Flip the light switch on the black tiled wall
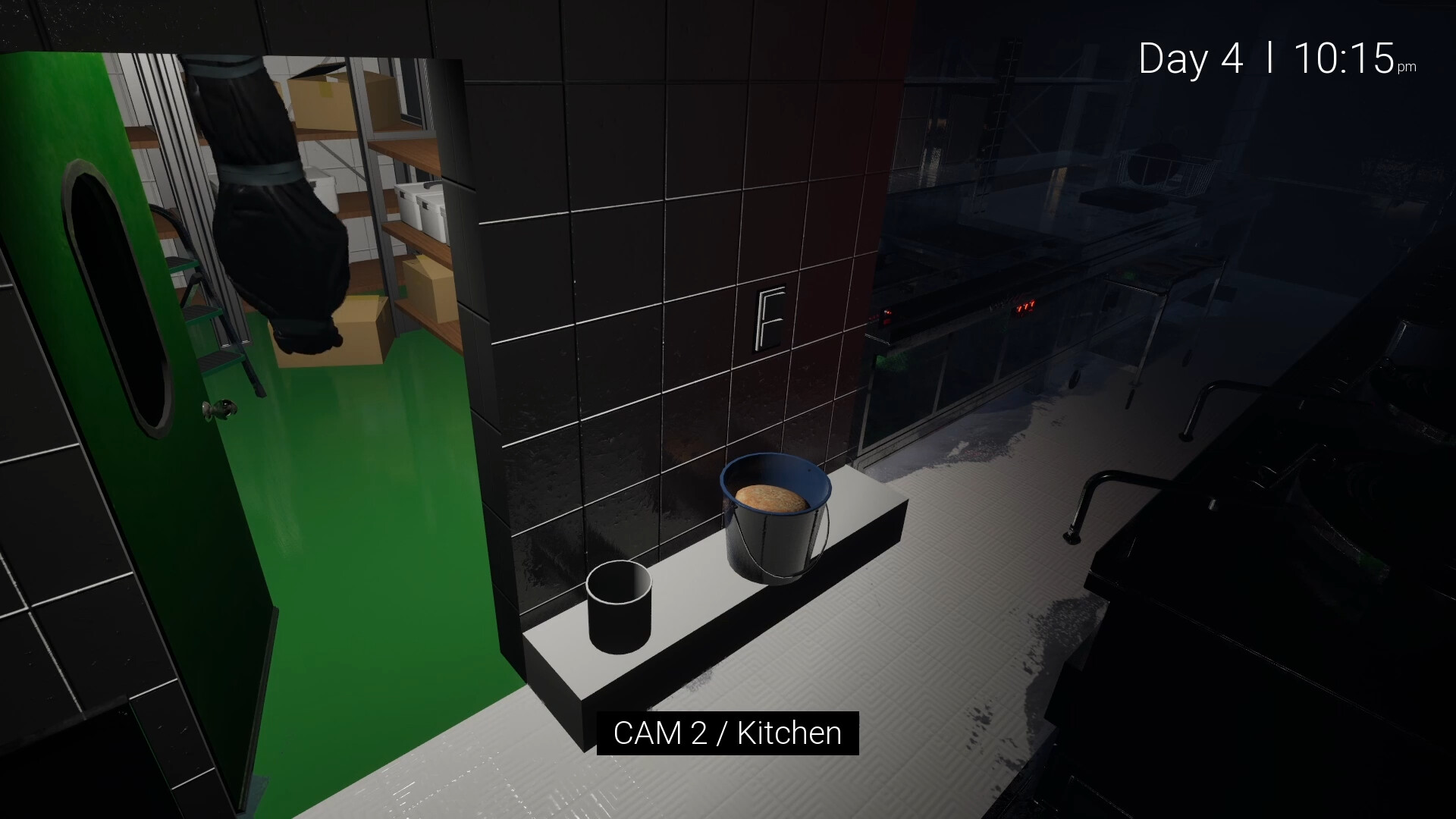The width and height of the screenshot is (1456, 819). (x=770, y=317)
